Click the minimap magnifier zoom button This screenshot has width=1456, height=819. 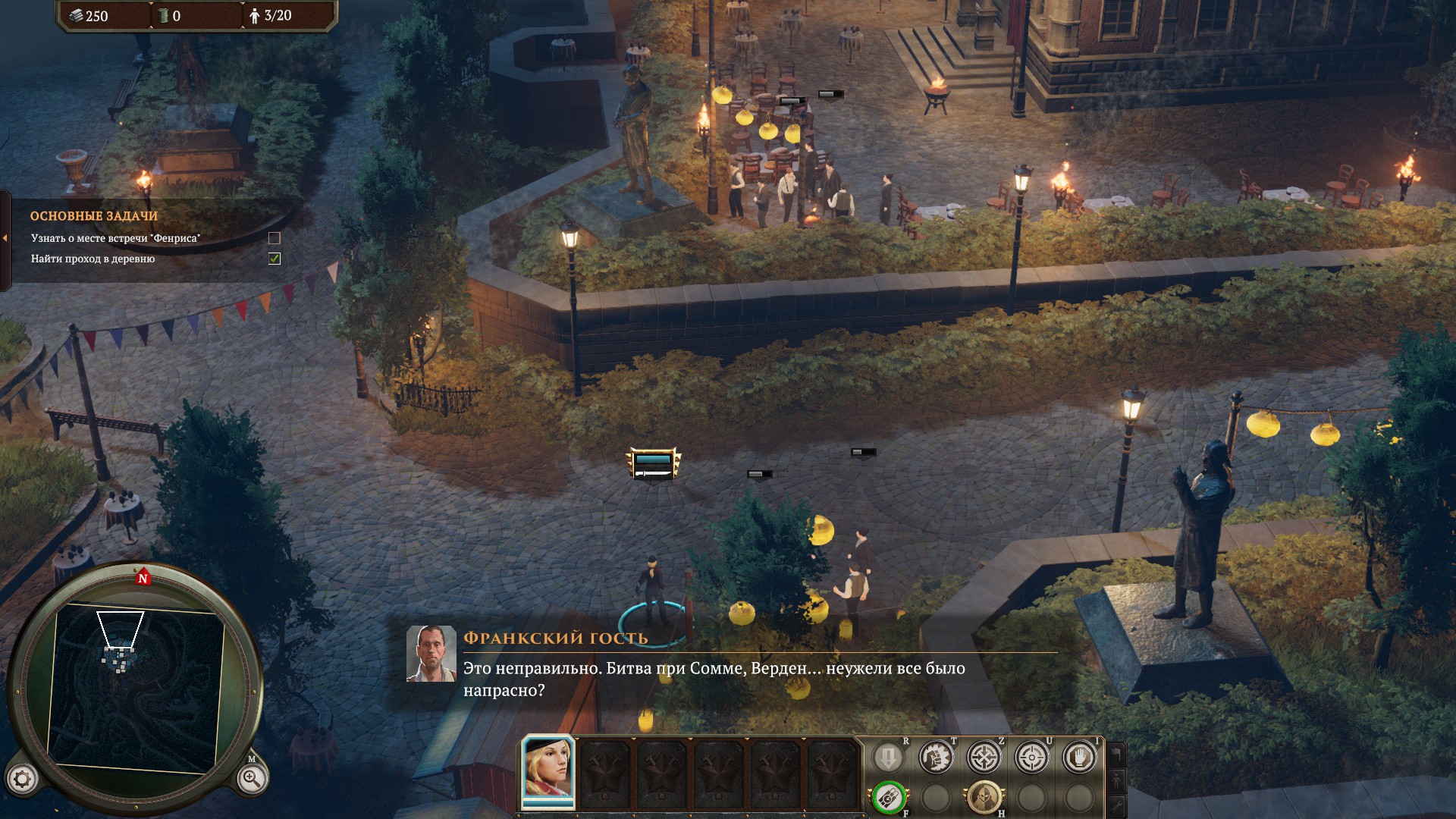[251, 778]
